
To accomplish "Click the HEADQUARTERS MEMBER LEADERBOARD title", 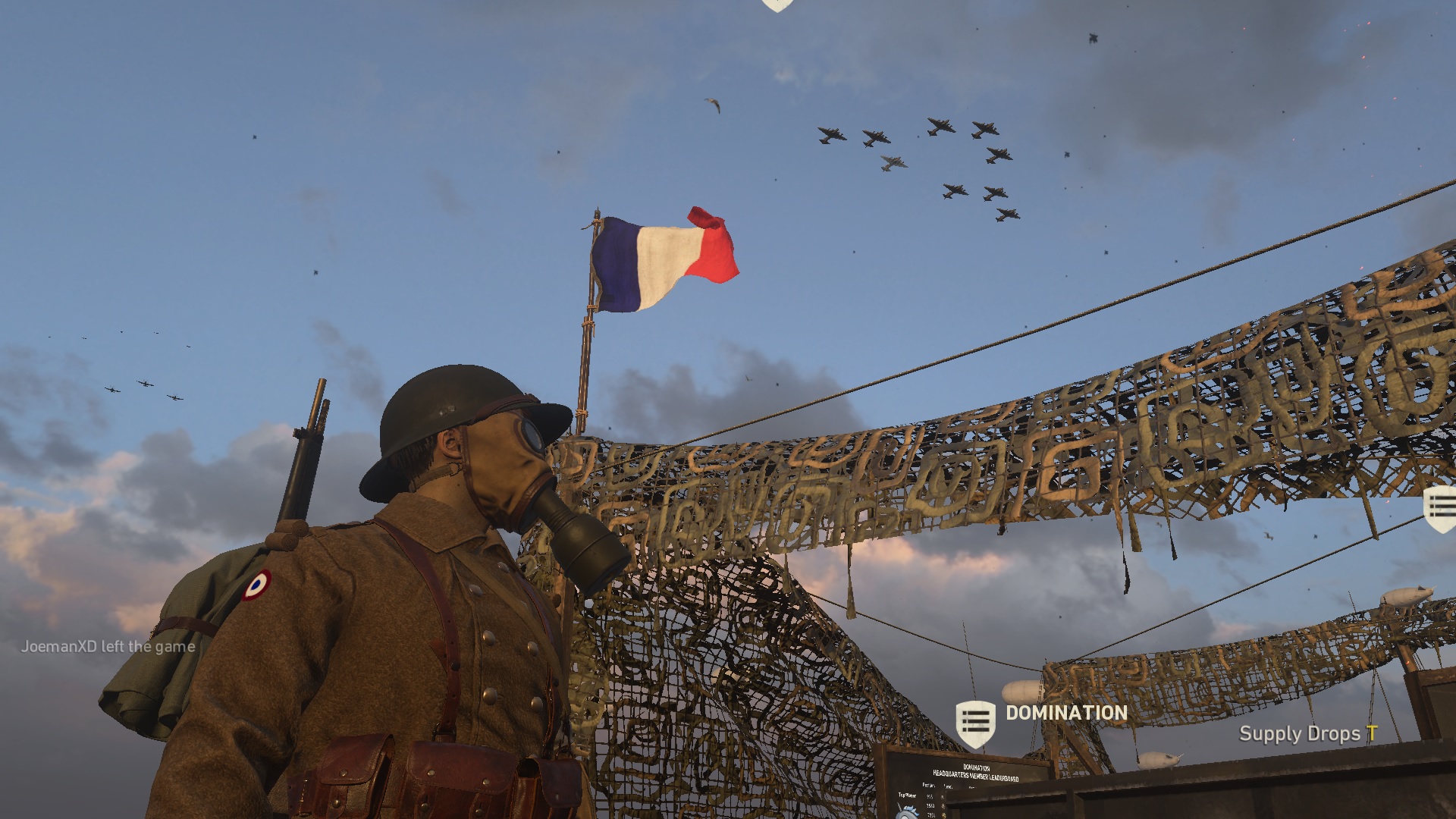I will (x=977, y=775).
